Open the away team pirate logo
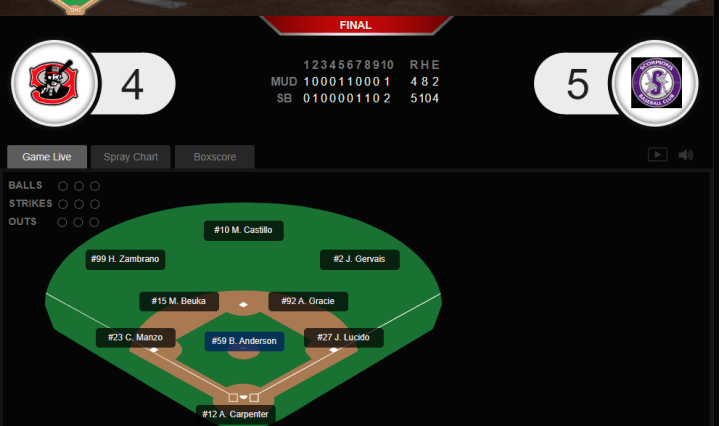Screen dimensions: 719x426 pos(53,84)
